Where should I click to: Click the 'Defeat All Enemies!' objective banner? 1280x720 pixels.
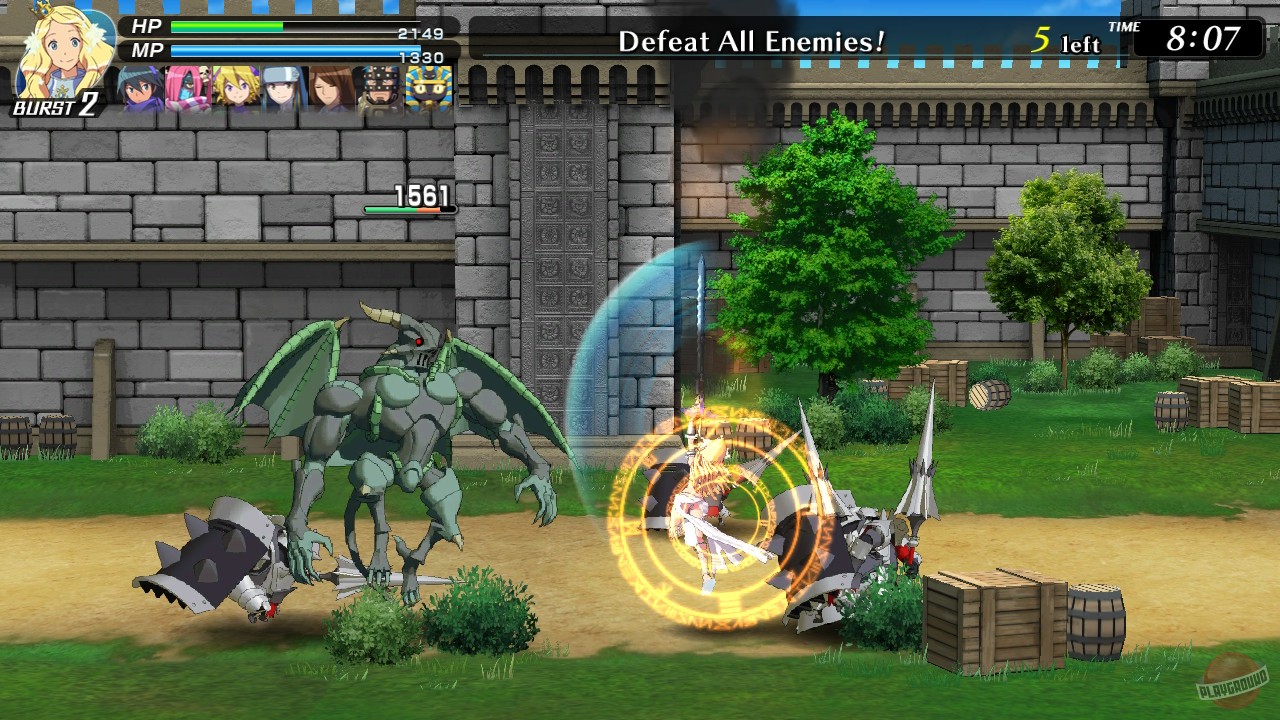[x=750, y=42]
